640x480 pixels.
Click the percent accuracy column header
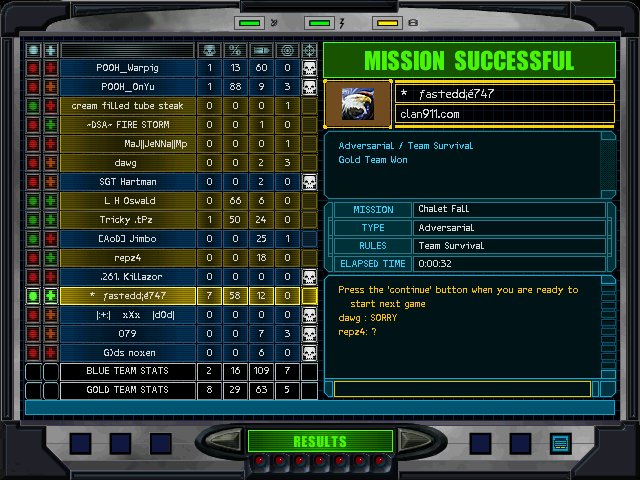click(236, 49)
